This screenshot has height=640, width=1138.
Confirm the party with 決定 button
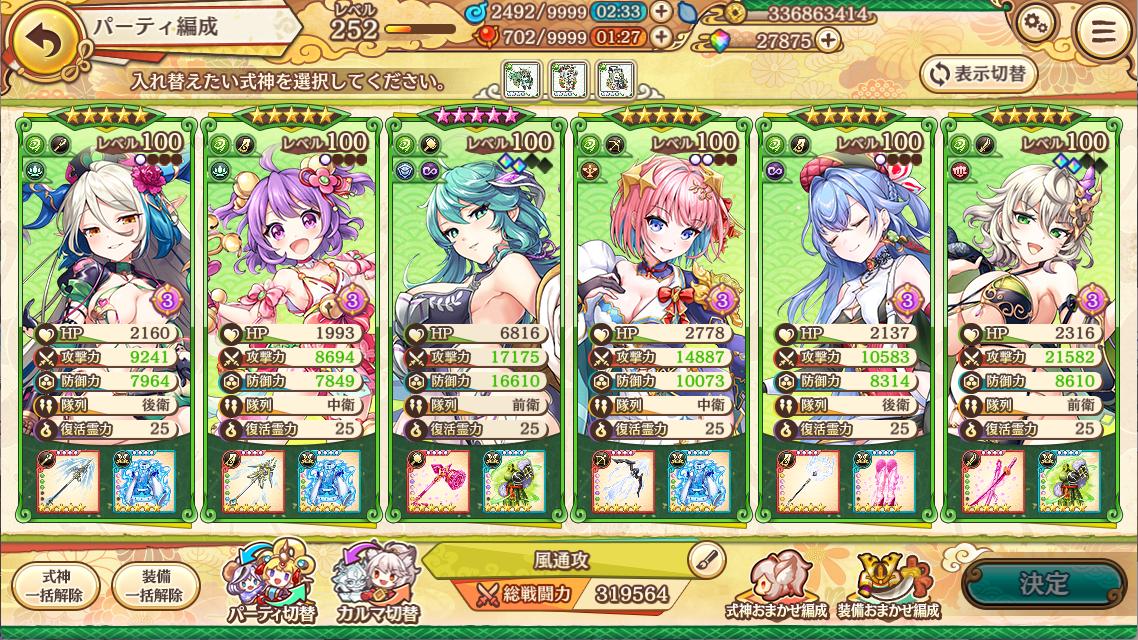(x=1044, y=585)
